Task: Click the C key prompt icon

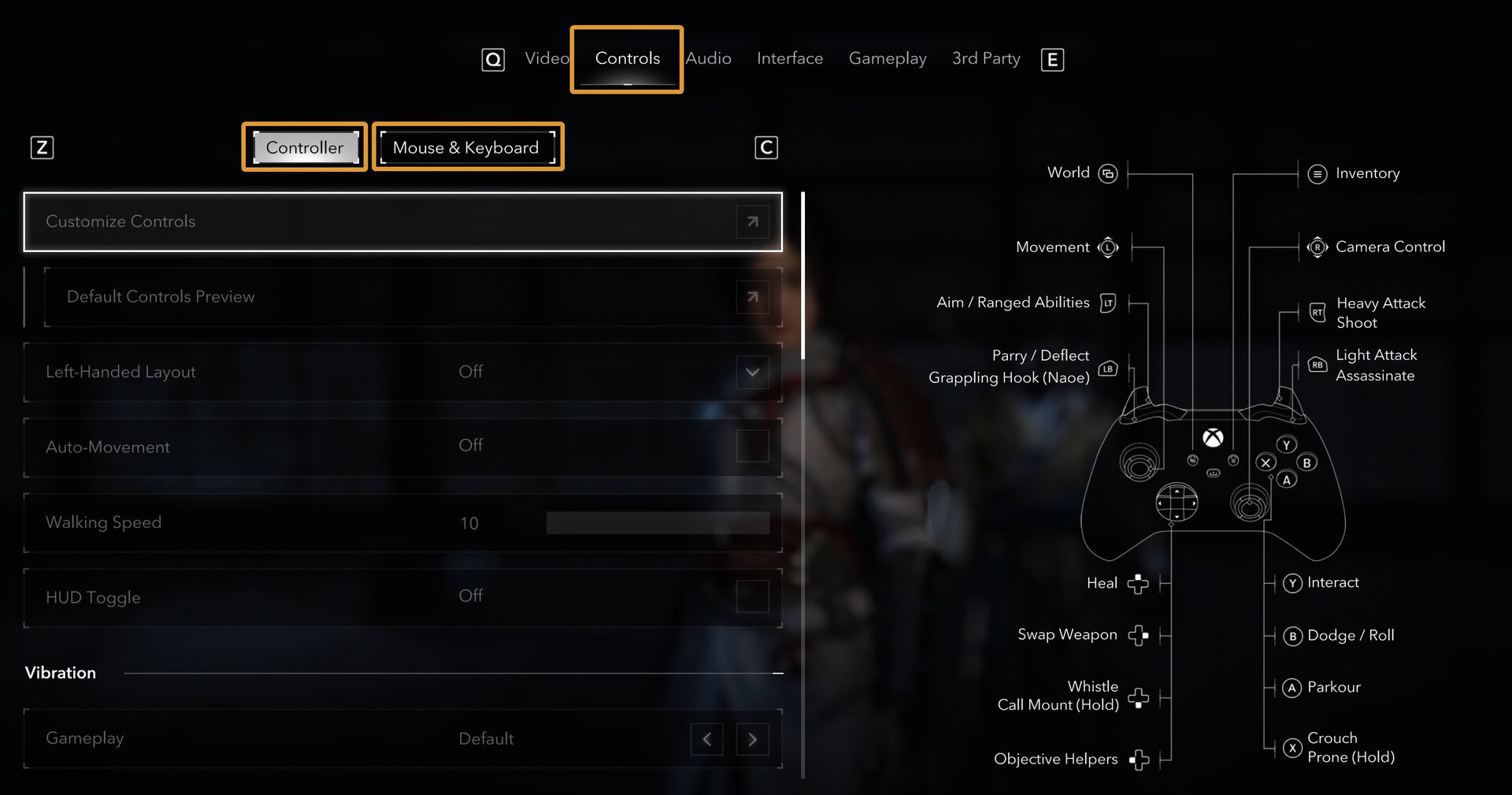Action: coord(765,147)
